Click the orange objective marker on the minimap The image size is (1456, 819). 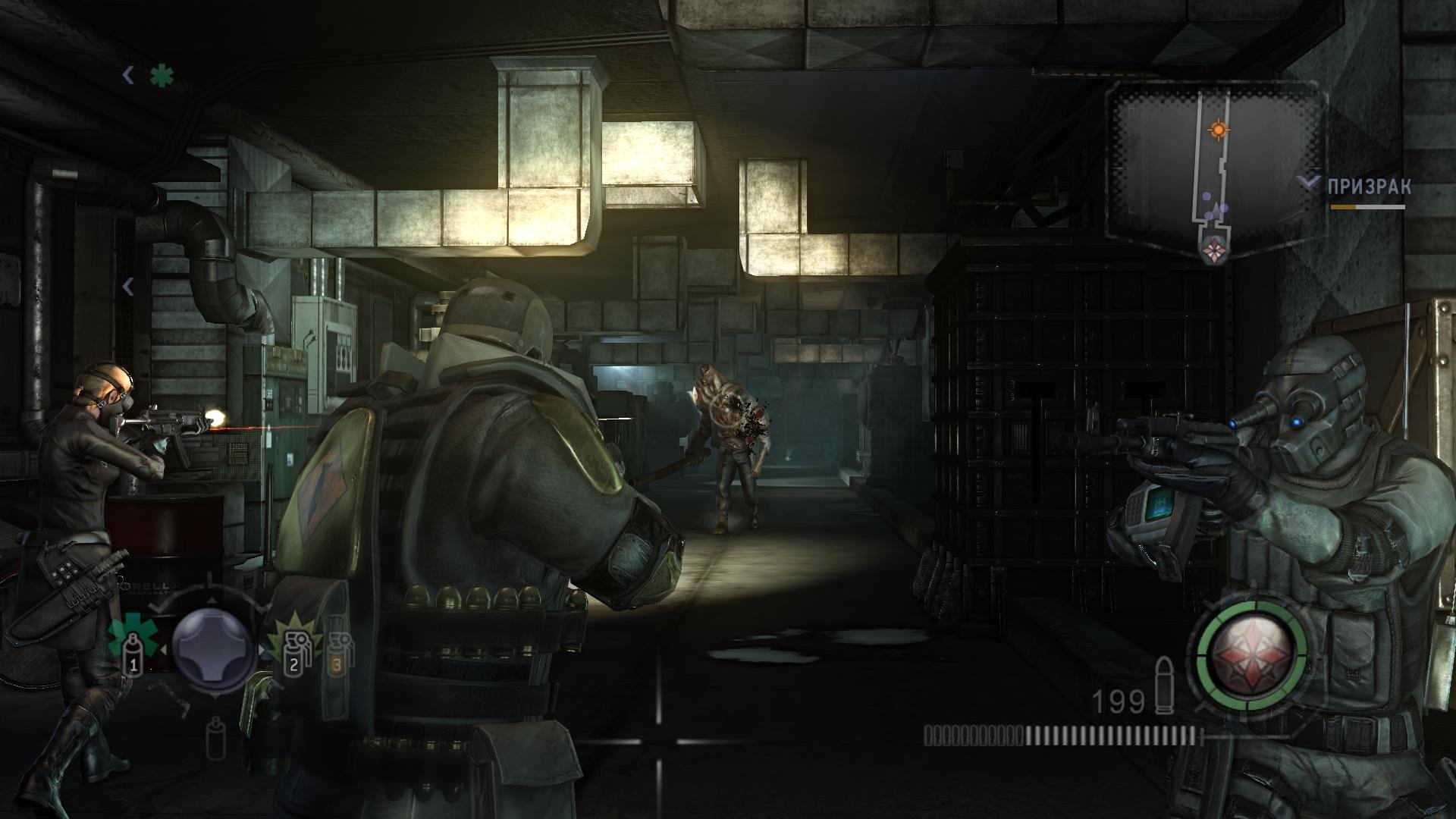coord(1219,130)
